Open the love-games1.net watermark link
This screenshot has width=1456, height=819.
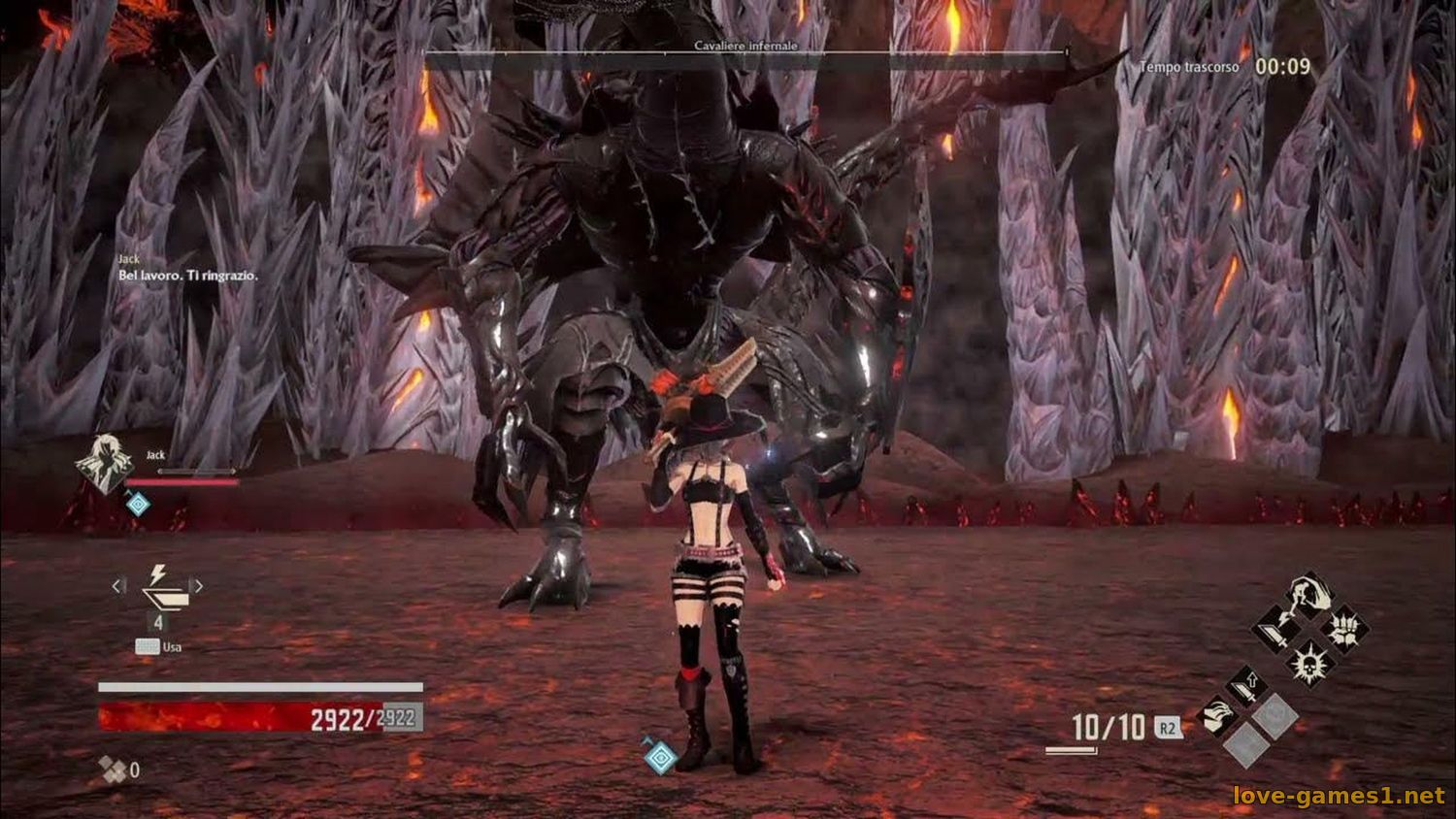(x=1339, y=796)
